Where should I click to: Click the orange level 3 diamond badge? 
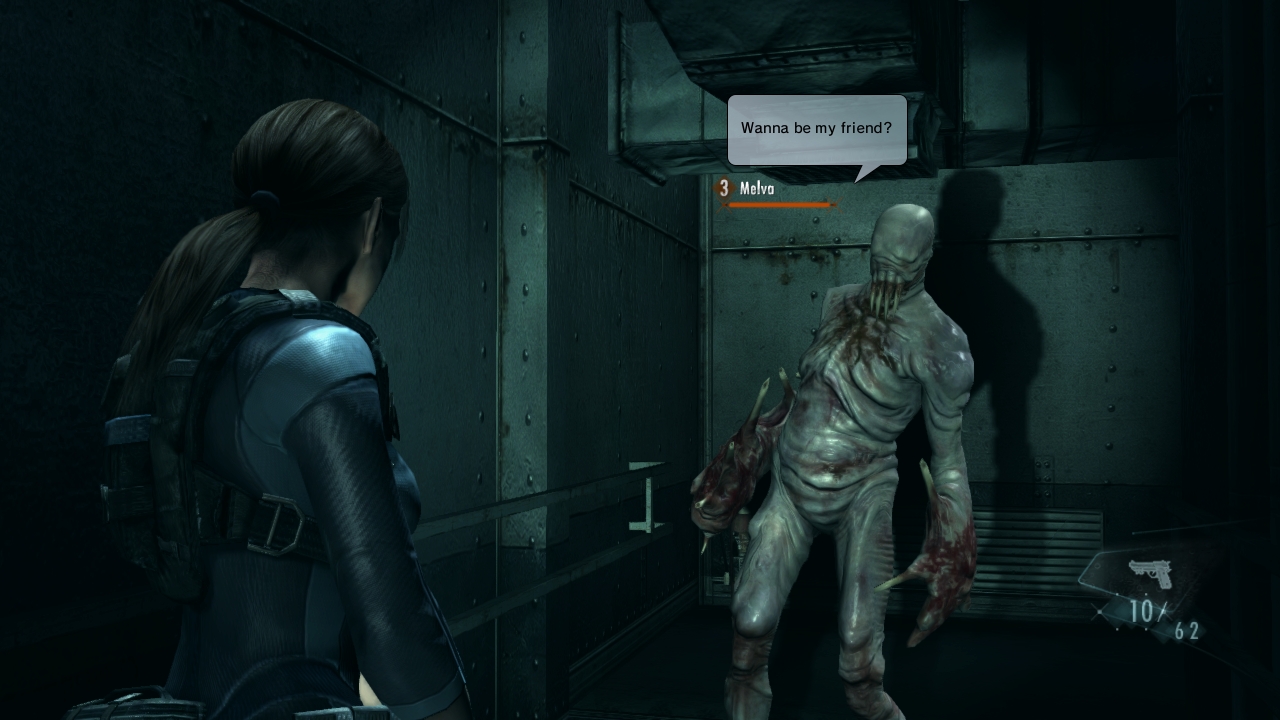click(x=722, y=189)
